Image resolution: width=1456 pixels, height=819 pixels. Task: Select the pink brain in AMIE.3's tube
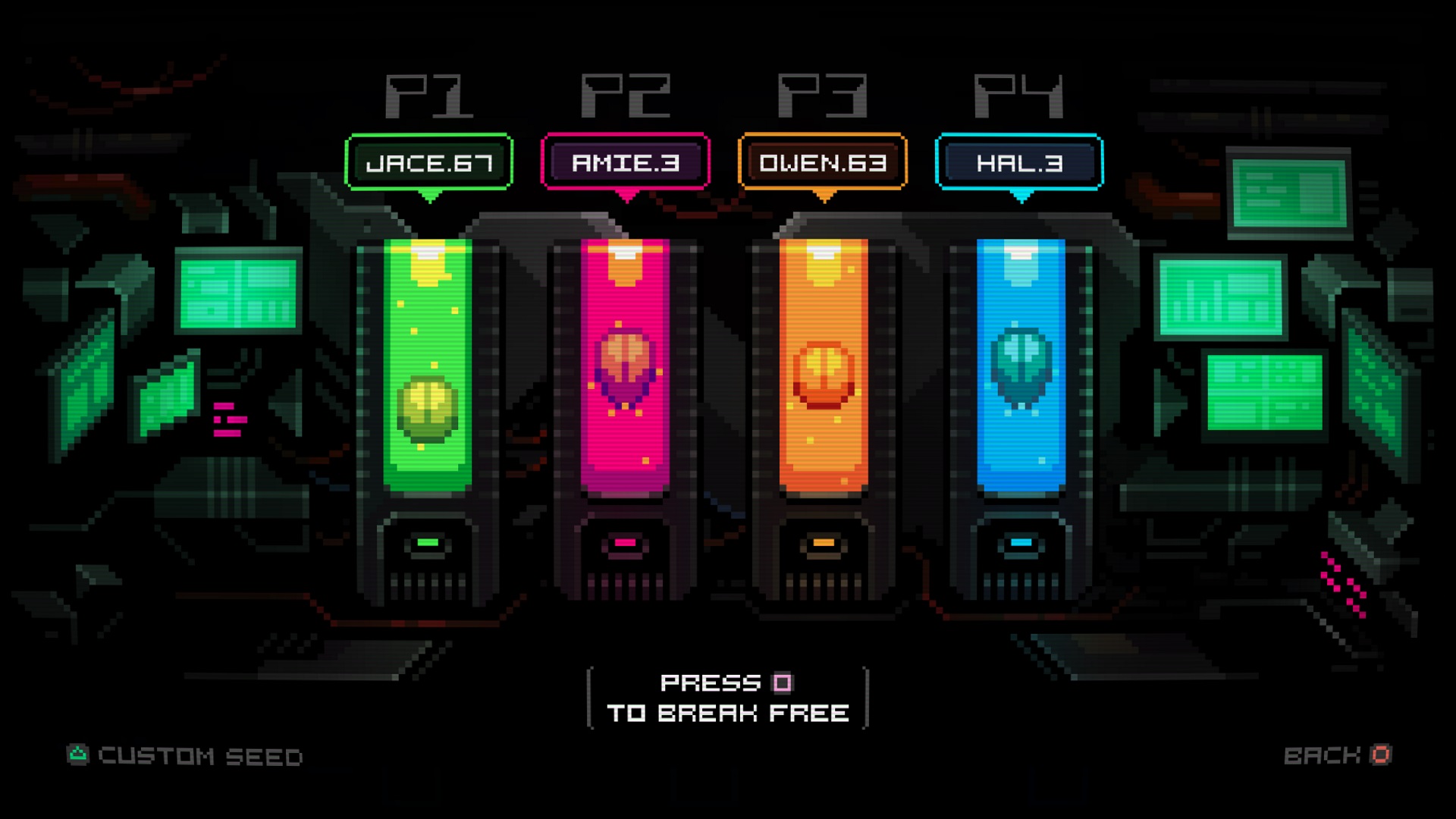coord(623,364)
